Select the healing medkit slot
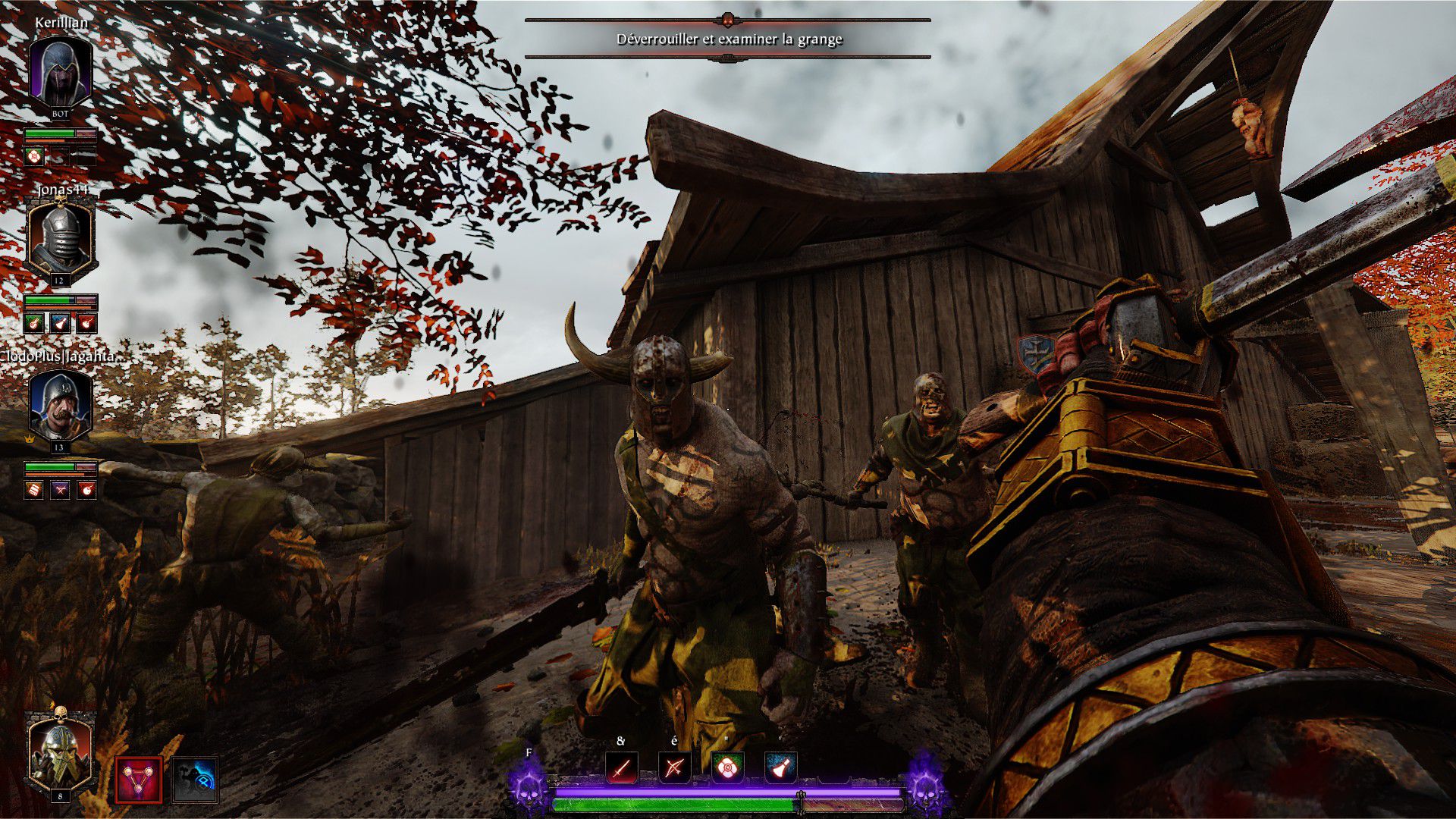The width and height of the screenshot is (1456, 819). [x=727, y=769]
